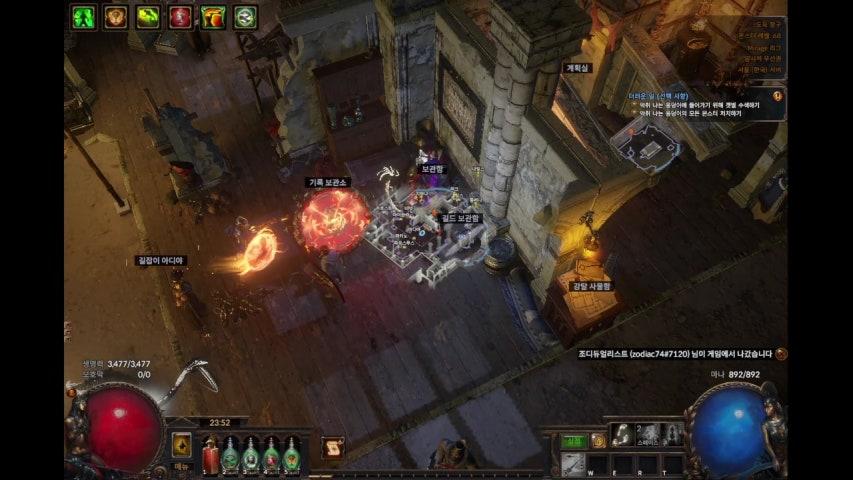
Task: Select the third skill in the upper skill bar
Action: click(674, 434)
